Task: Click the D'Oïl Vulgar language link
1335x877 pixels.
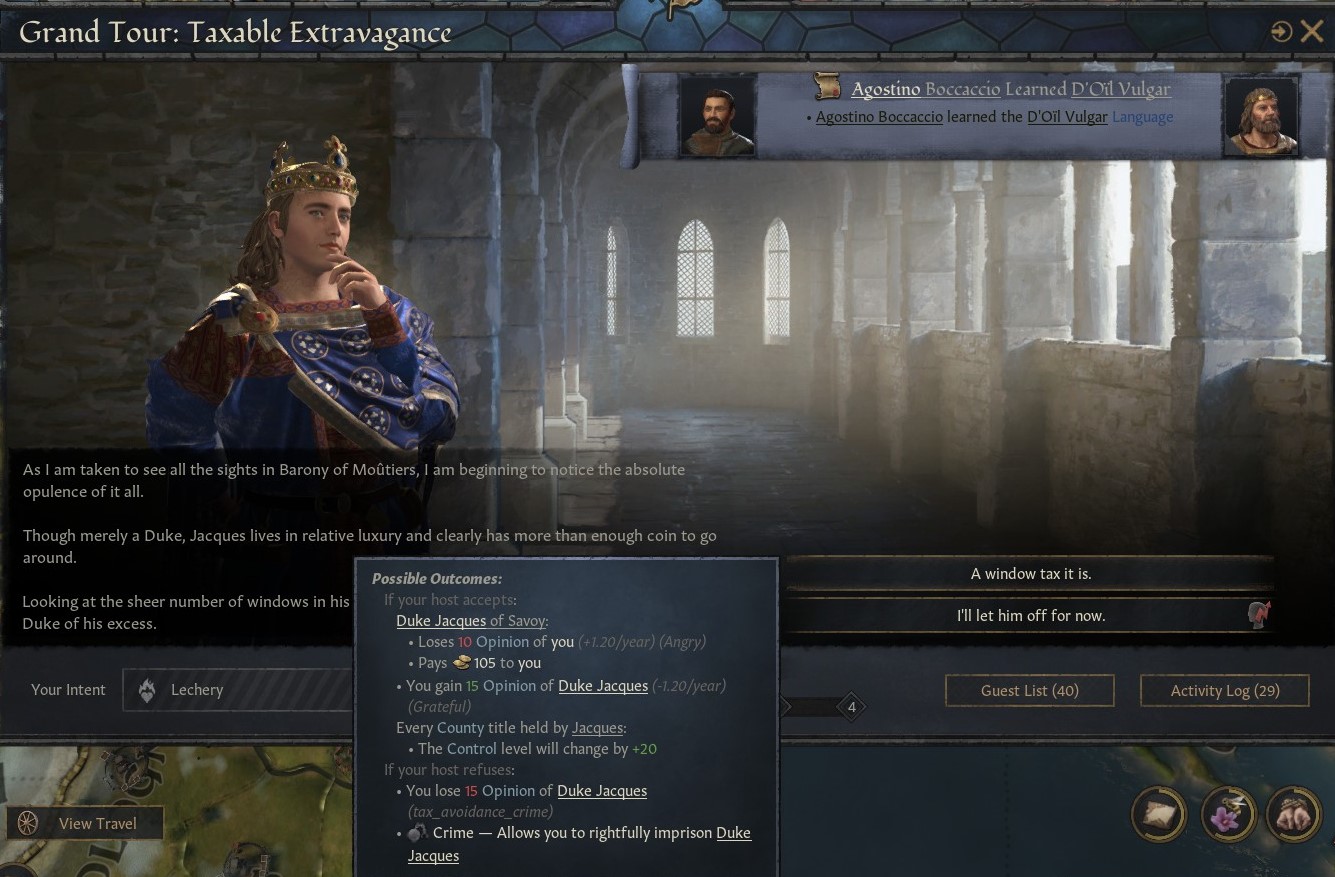Action: click(1067, 116)
